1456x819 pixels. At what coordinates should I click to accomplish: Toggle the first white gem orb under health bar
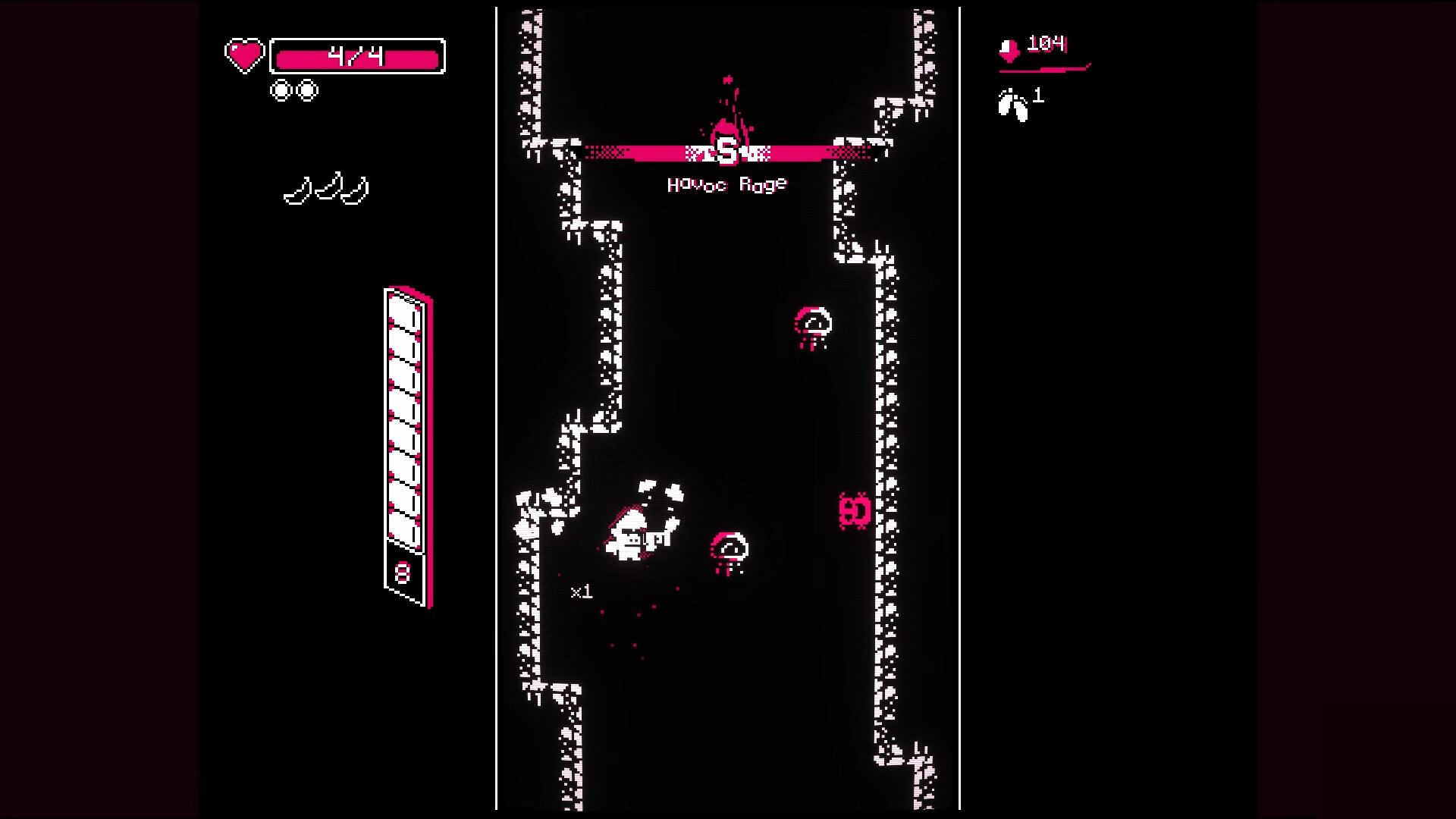[281, 89]
